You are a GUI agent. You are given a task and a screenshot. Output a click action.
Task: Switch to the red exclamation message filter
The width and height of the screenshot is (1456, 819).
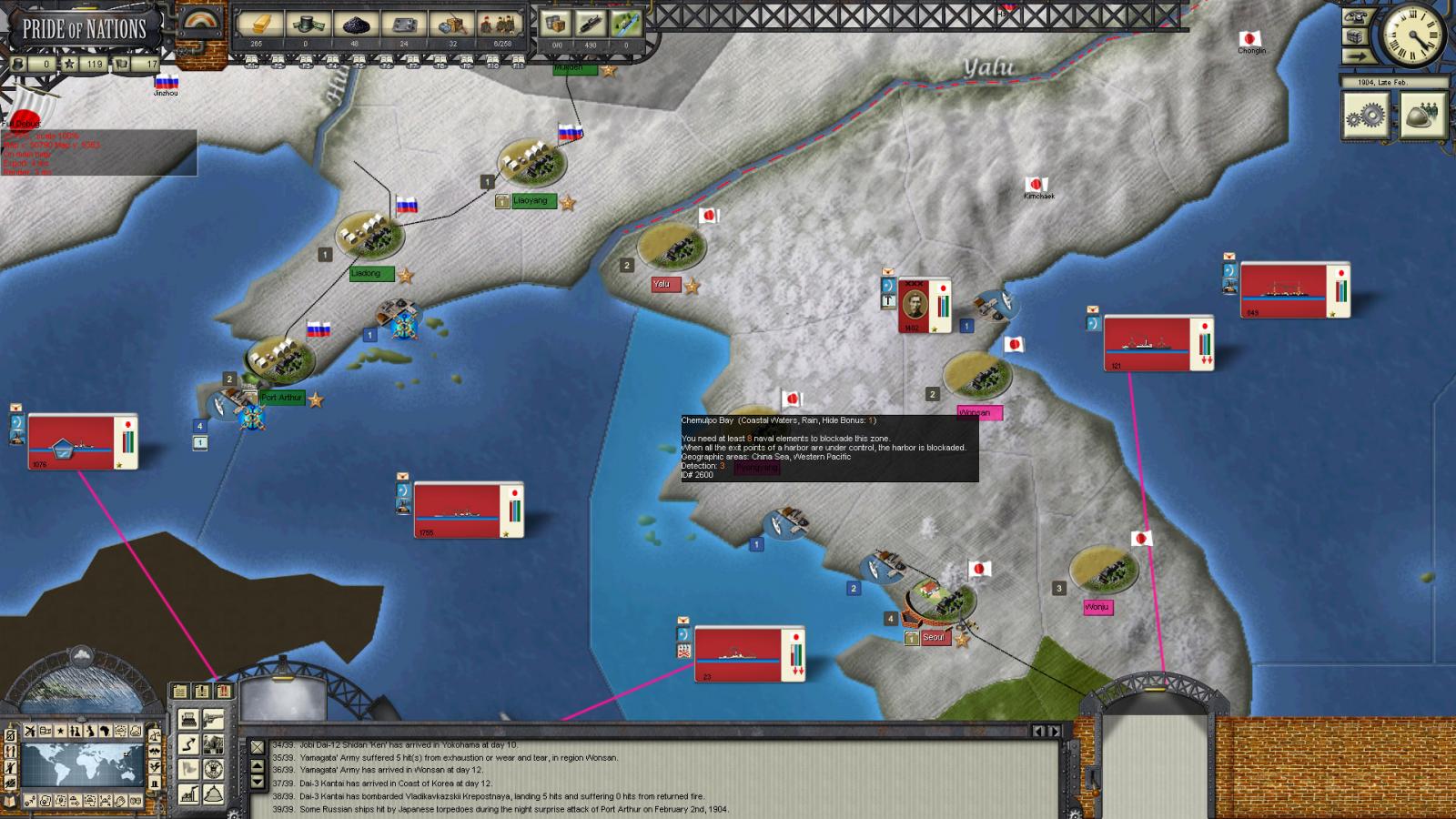click(223, 692)
